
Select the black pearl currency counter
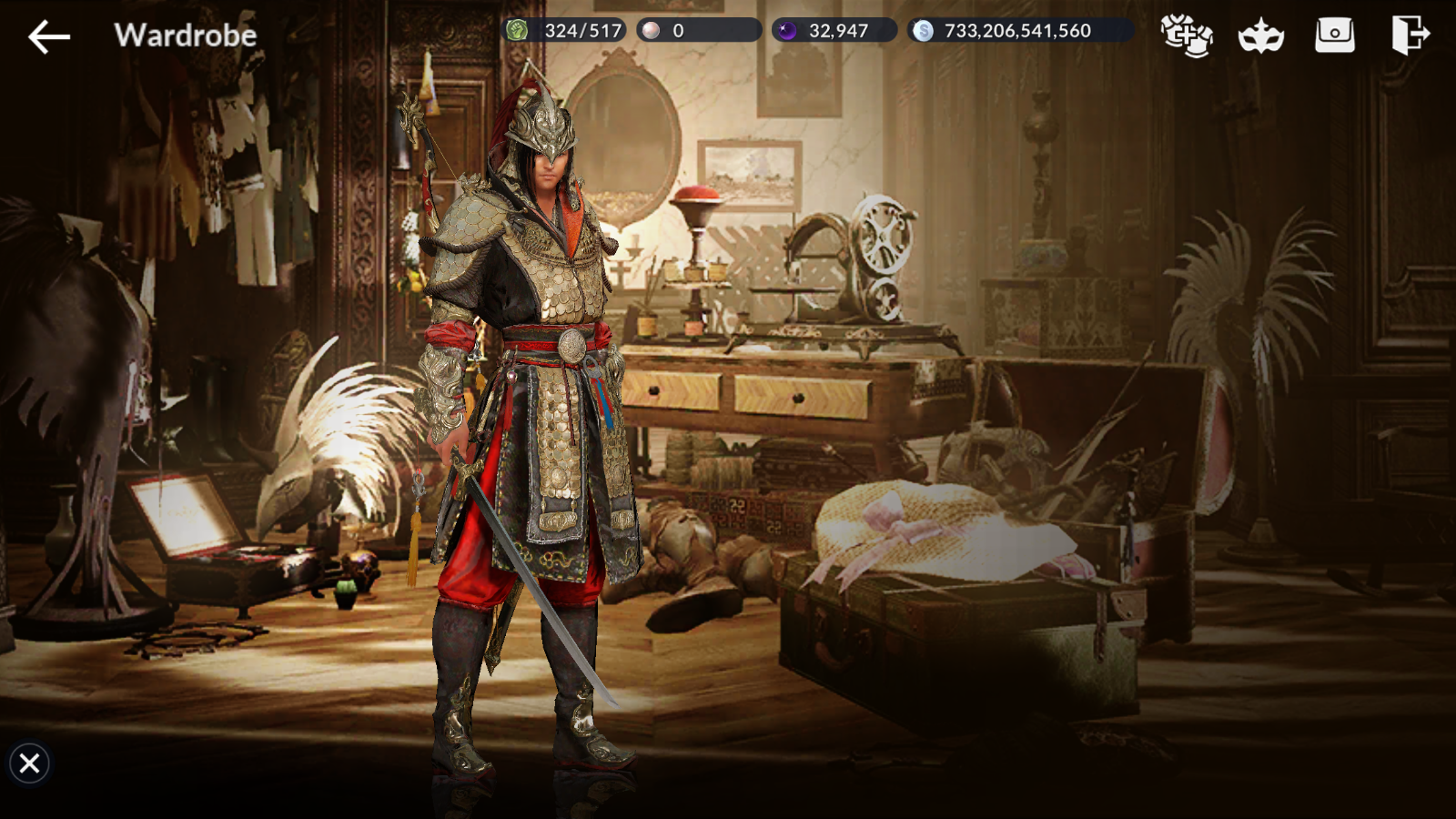tap(834, 30)
